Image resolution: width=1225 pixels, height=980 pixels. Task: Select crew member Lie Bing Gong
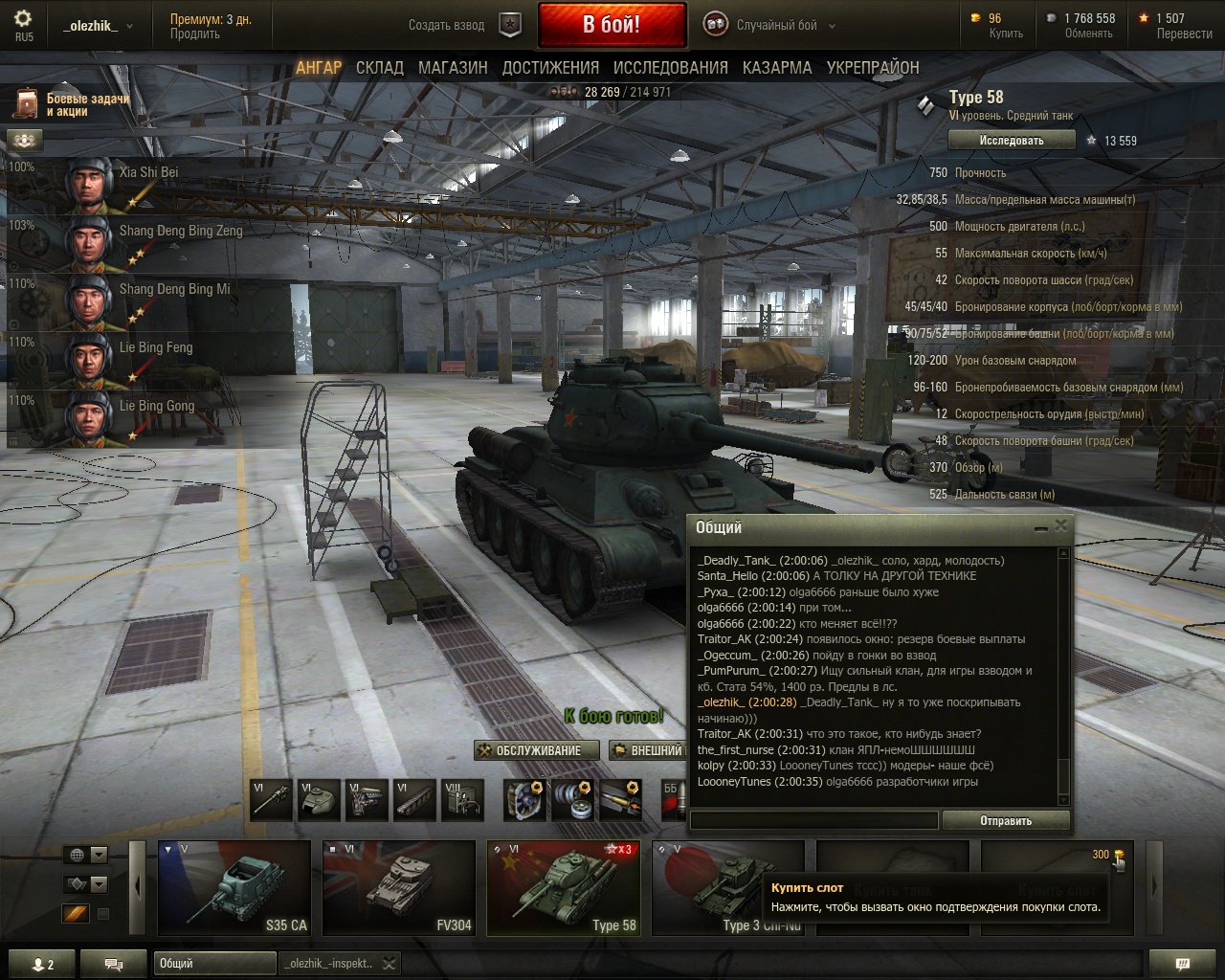[156, 407]
